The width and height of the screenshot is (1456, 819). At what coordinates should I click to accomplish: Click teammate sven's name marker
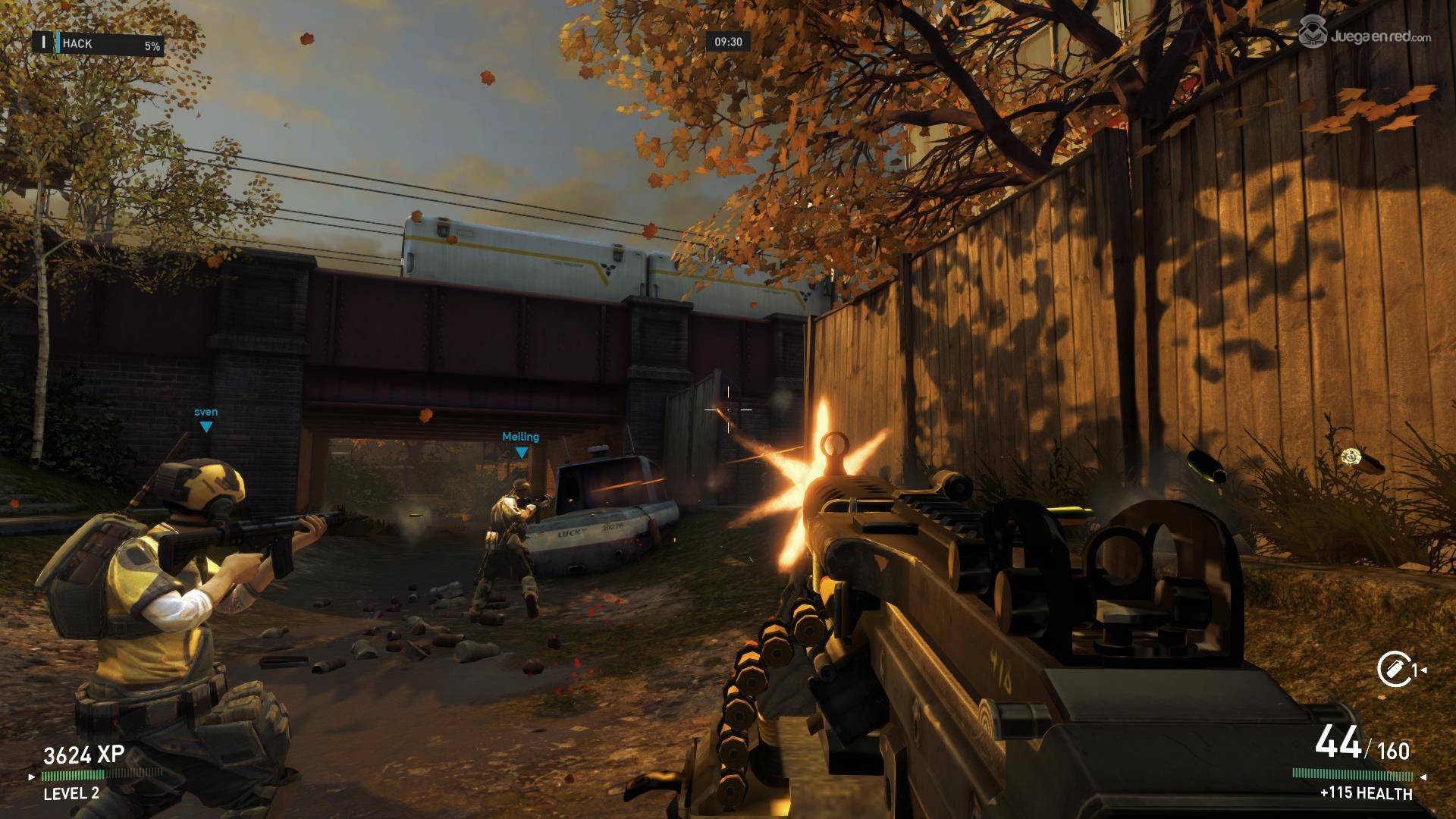point(206,413)
